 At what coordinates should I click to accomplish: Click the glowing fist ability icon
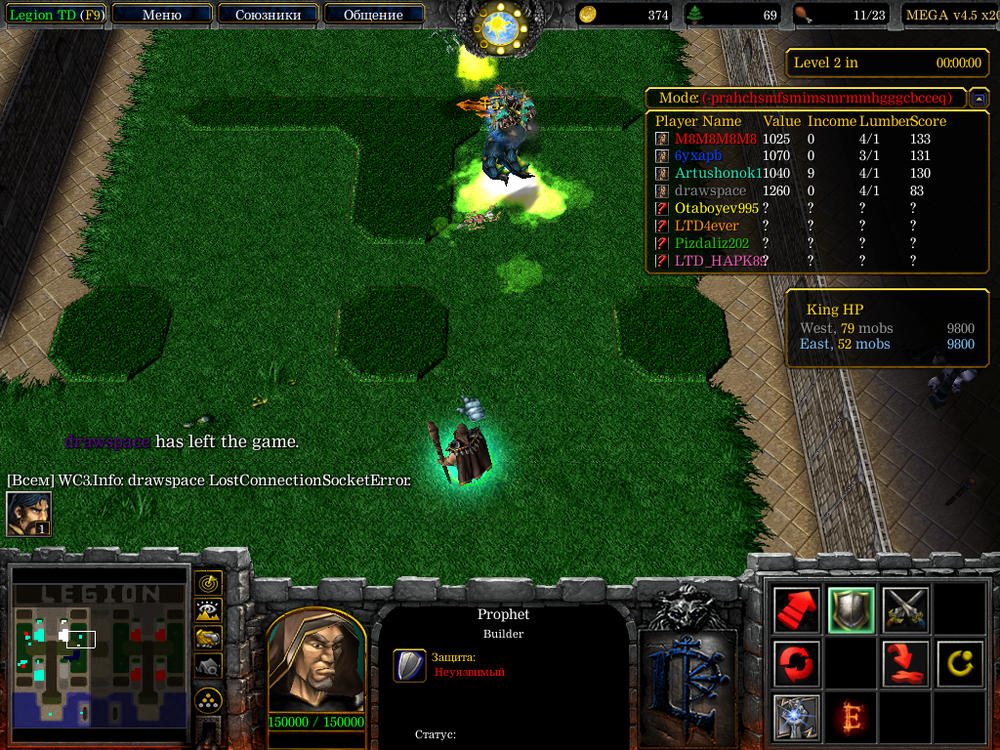797,717
